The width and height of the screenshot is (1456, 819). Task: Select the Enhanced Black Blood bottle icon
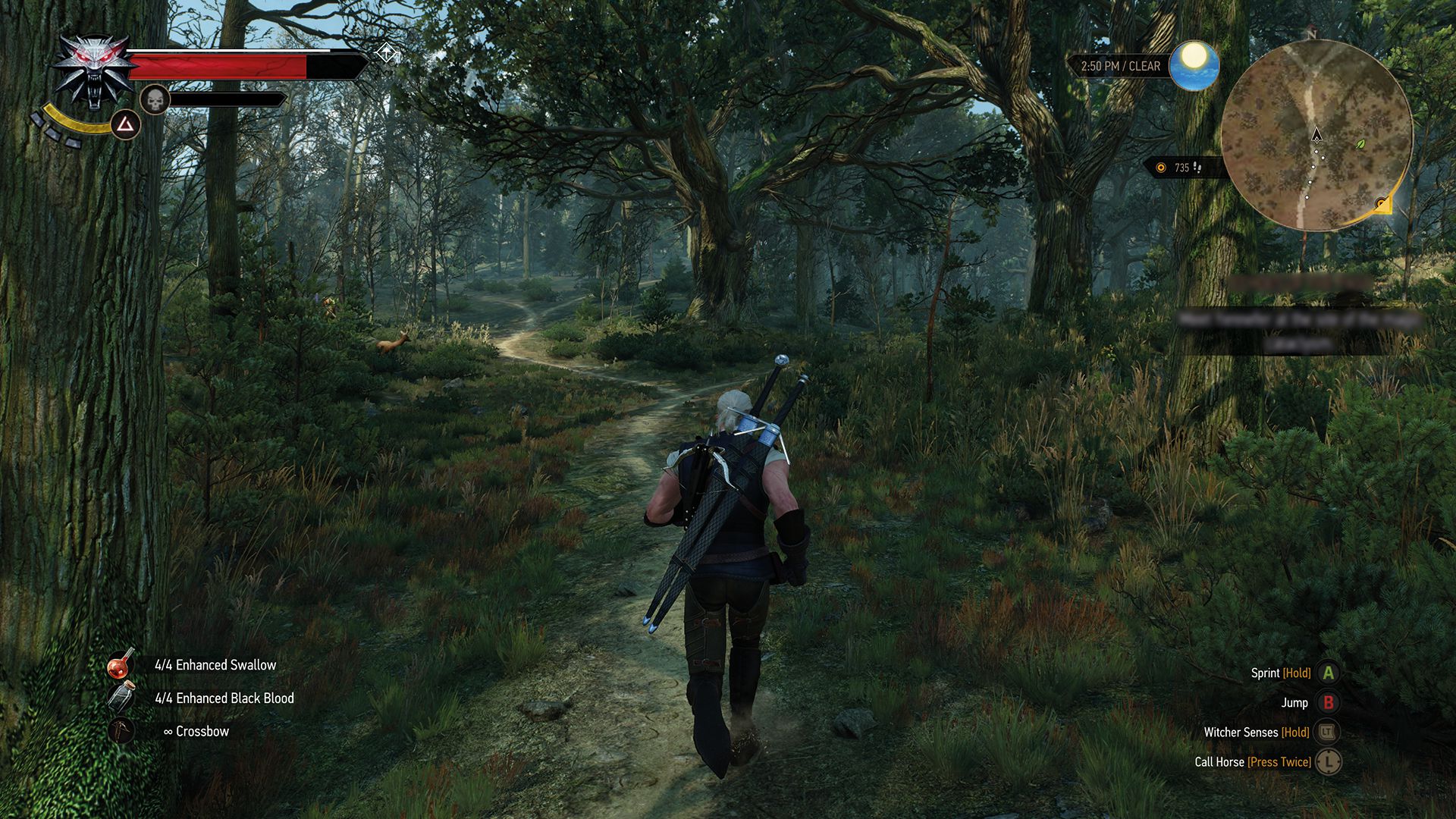coord(121,698)
